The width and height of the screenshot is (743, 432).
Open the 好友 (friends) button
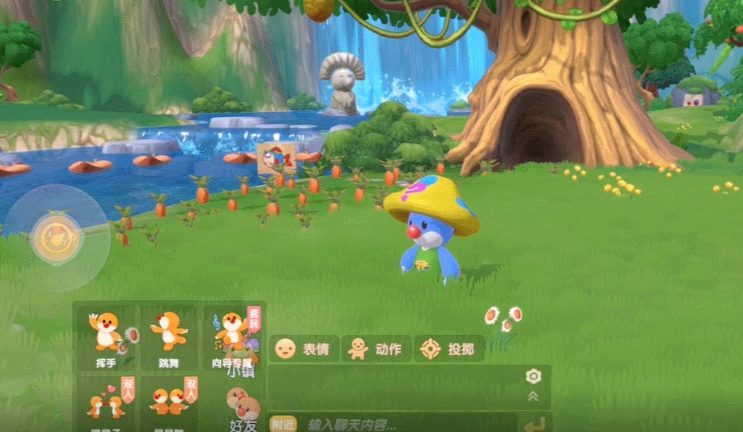[243, 408]
